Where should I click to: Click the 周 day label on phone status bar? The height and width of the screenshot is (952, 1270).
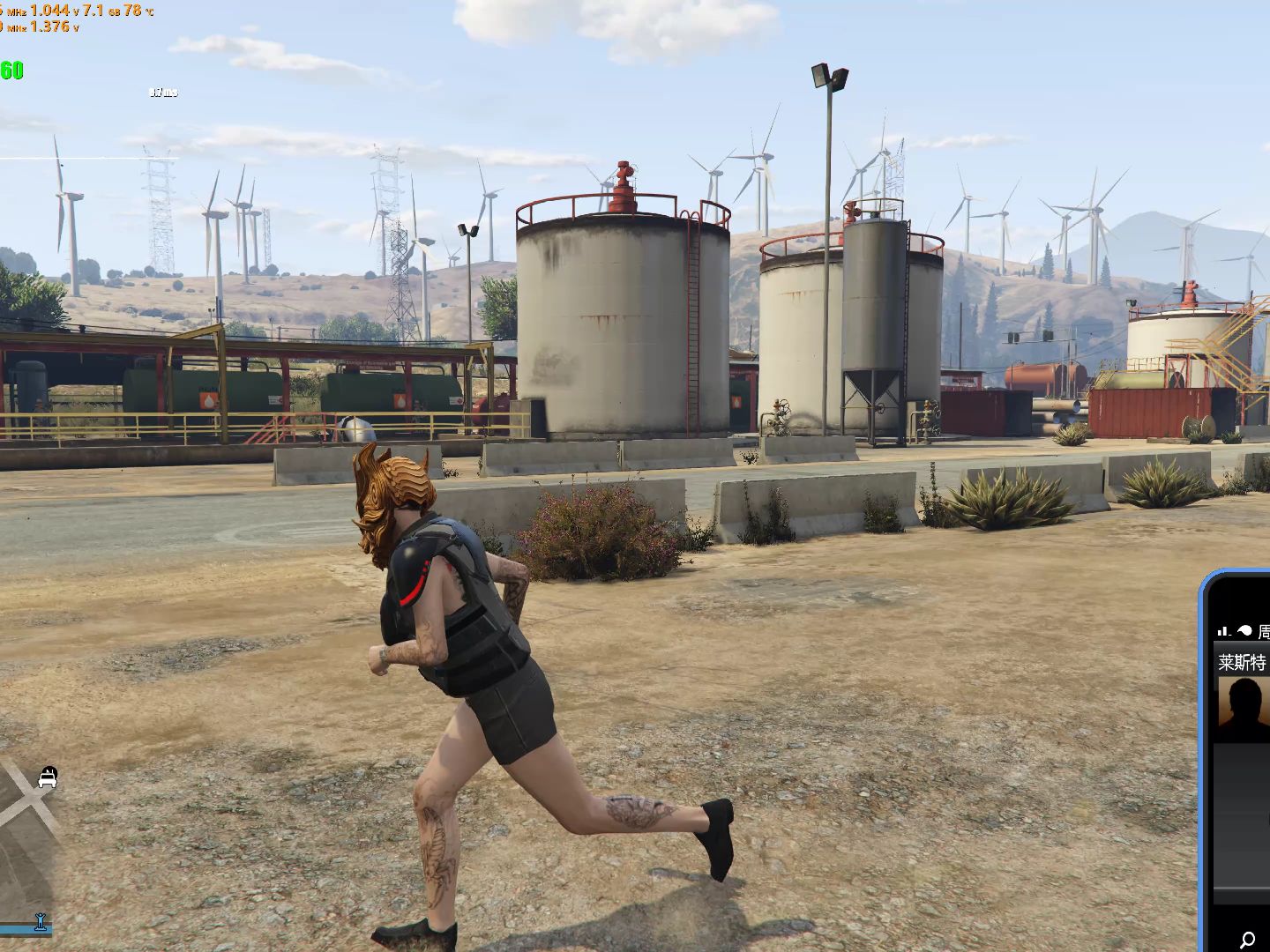coord(1265,631)
